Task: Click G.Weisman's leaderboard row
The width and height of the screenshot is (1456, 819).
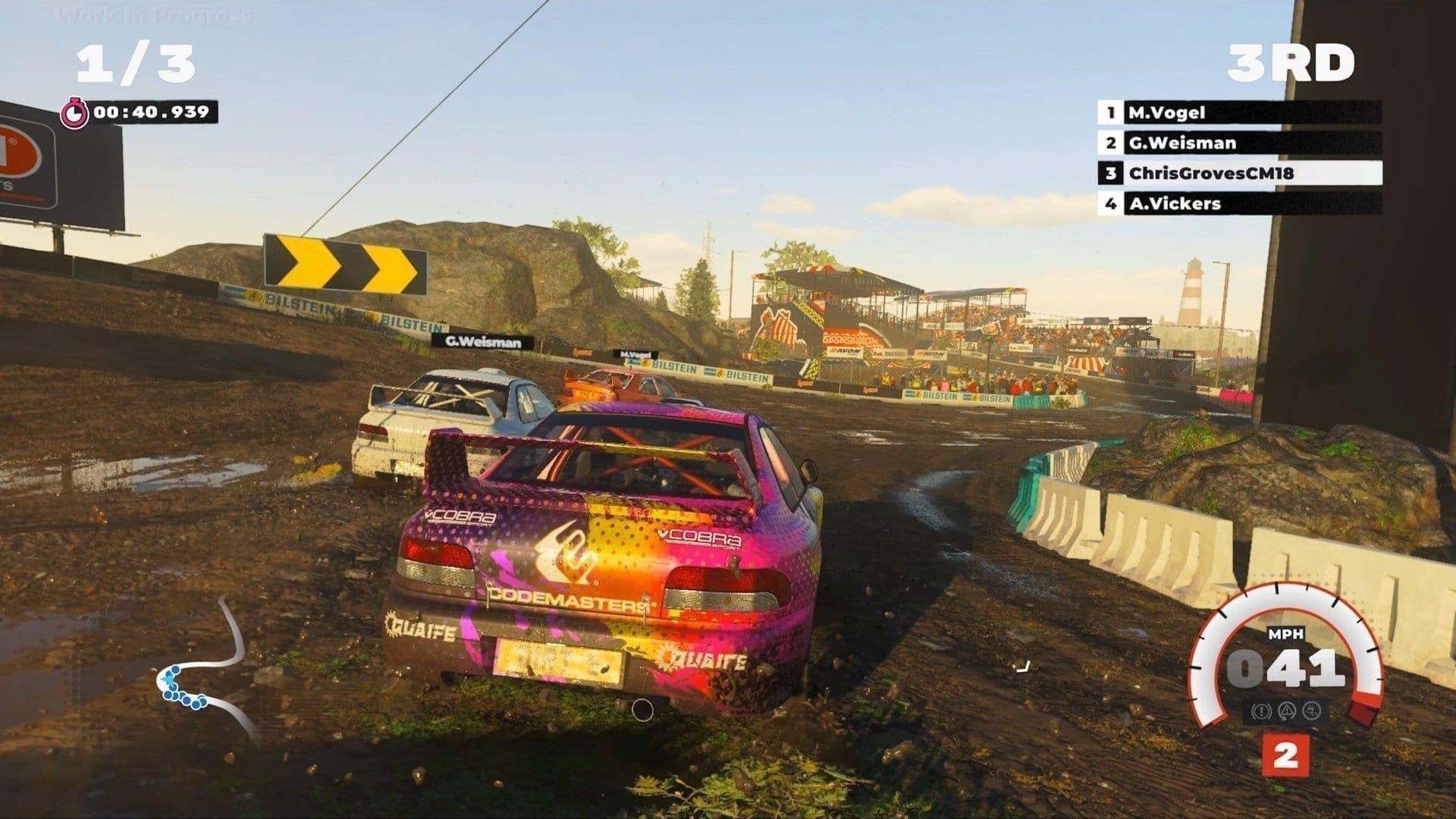Action: [1239, 143]
